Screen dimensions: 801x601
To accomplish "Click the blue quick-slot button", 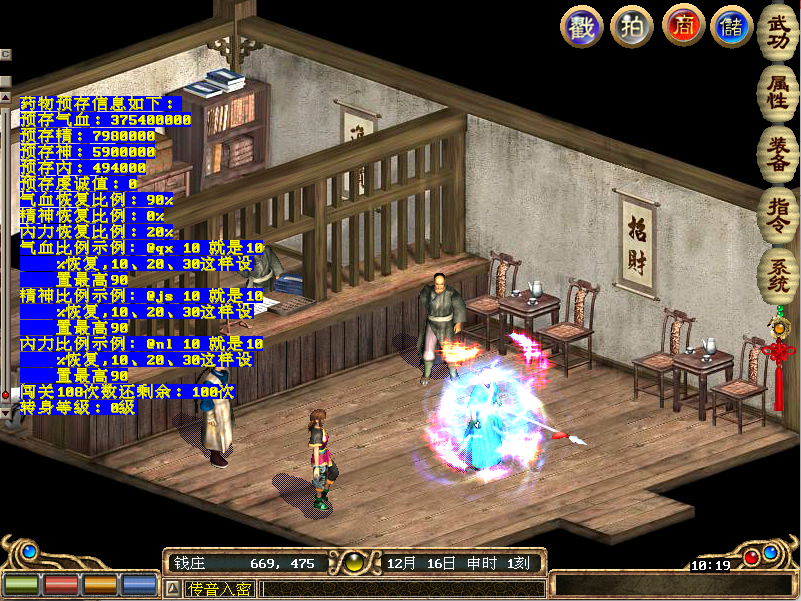I will (139, 584).
